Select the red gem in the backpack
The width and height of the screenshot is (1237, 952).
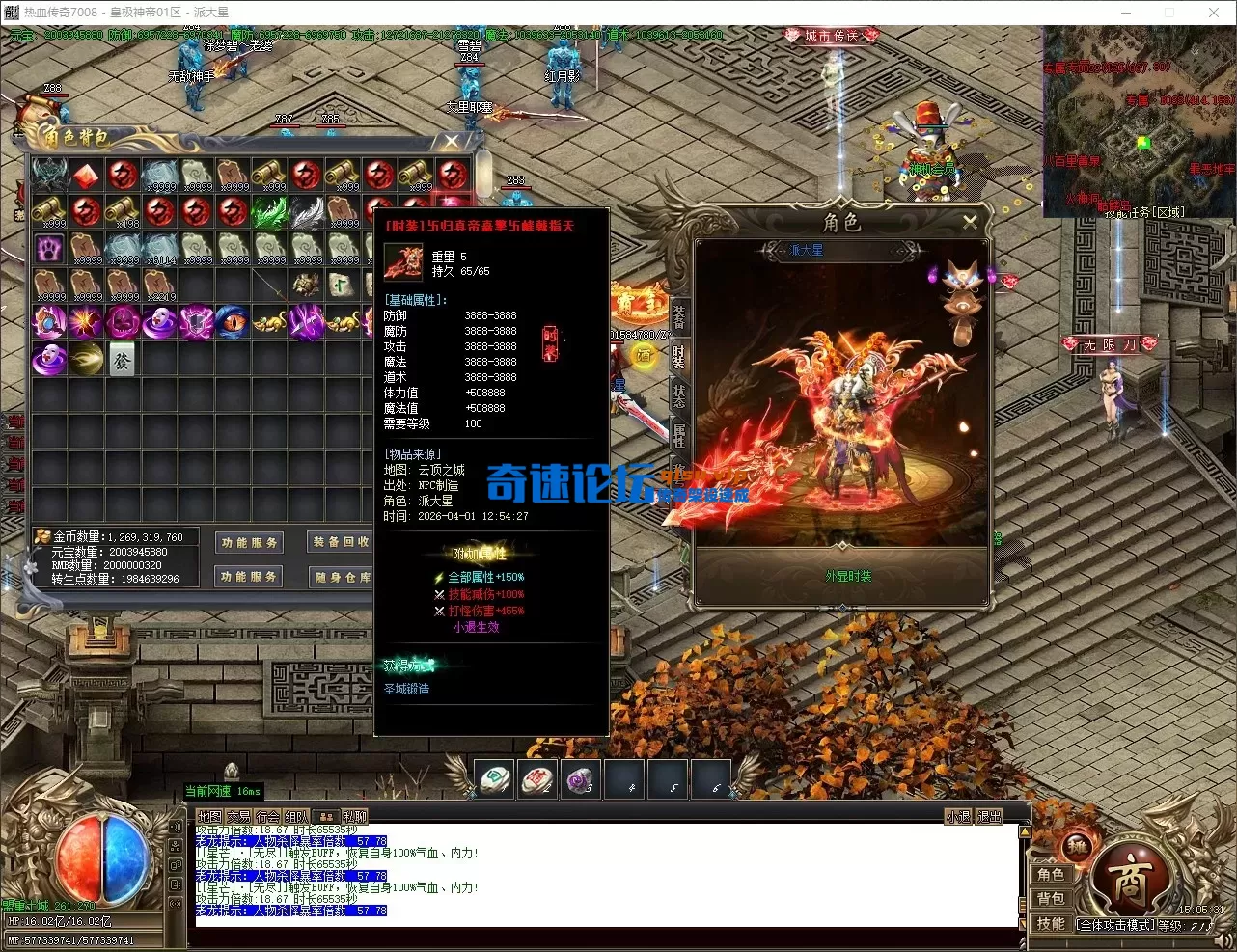pos(86,175)
